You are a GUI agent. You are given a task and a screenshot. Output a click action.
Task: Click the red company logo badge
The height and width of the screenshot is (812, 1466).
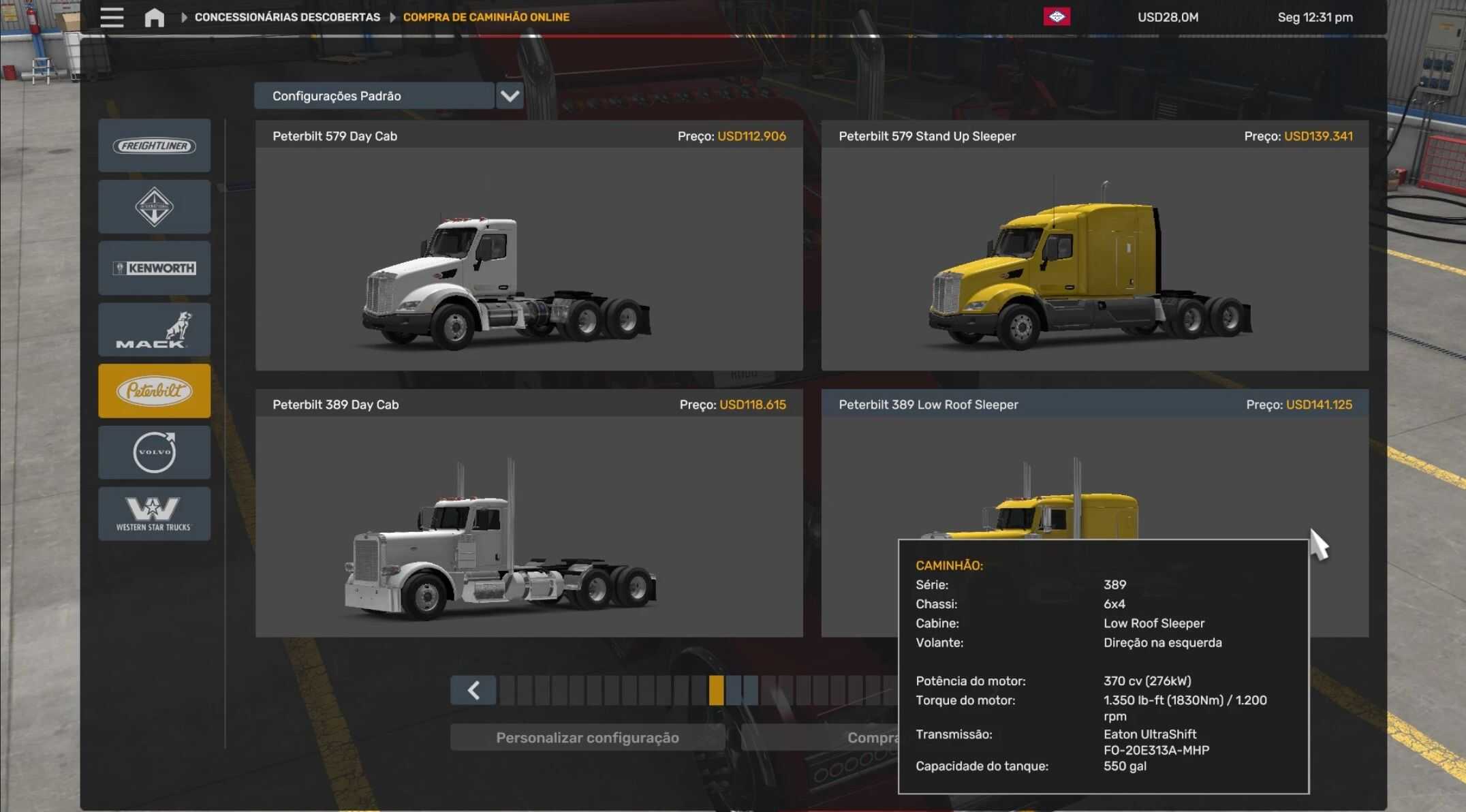(x=1057, y=17)
